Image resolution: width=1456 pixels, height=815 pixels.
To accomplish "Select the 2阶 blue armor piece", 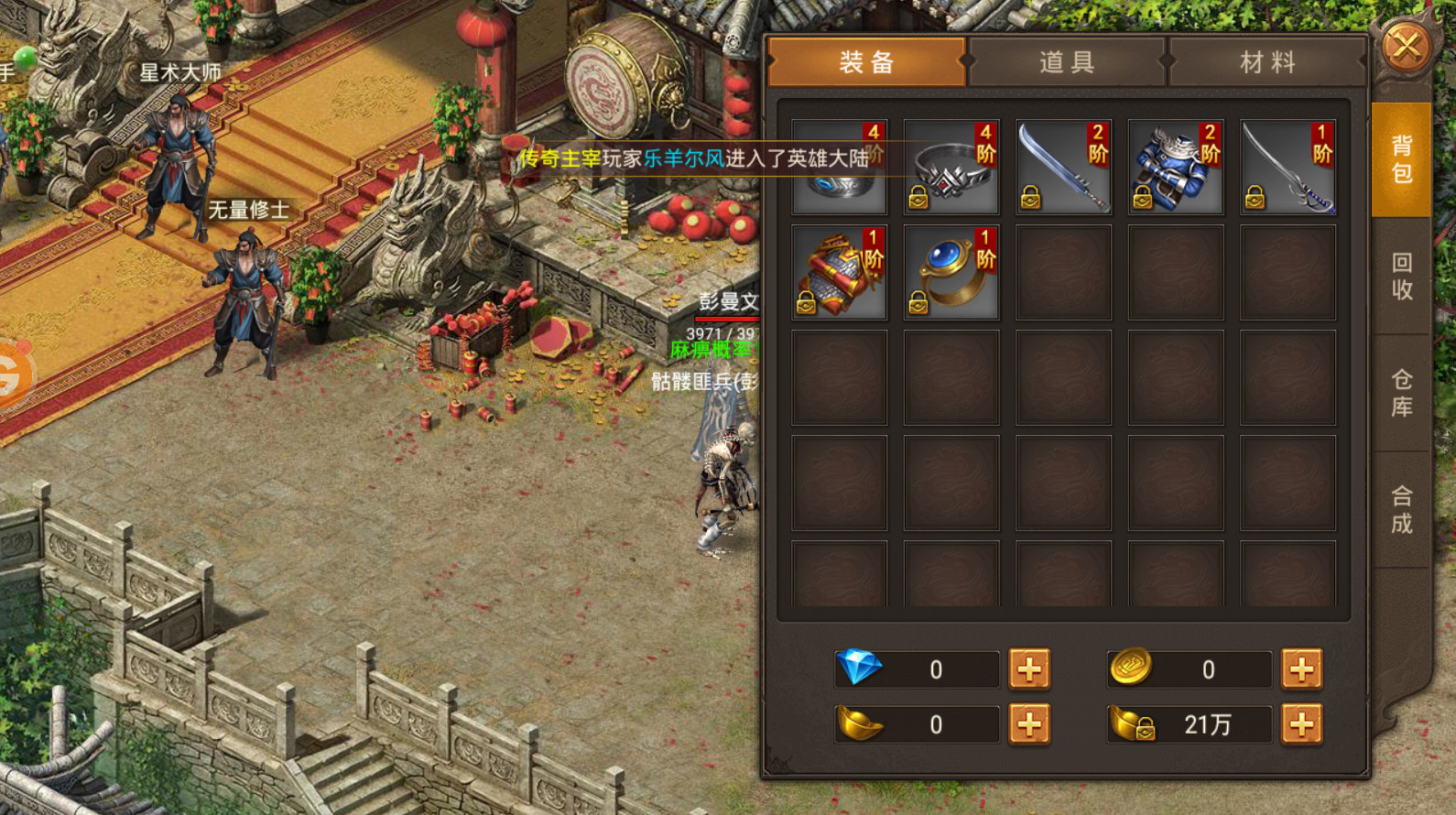I will coord(1175,167).
